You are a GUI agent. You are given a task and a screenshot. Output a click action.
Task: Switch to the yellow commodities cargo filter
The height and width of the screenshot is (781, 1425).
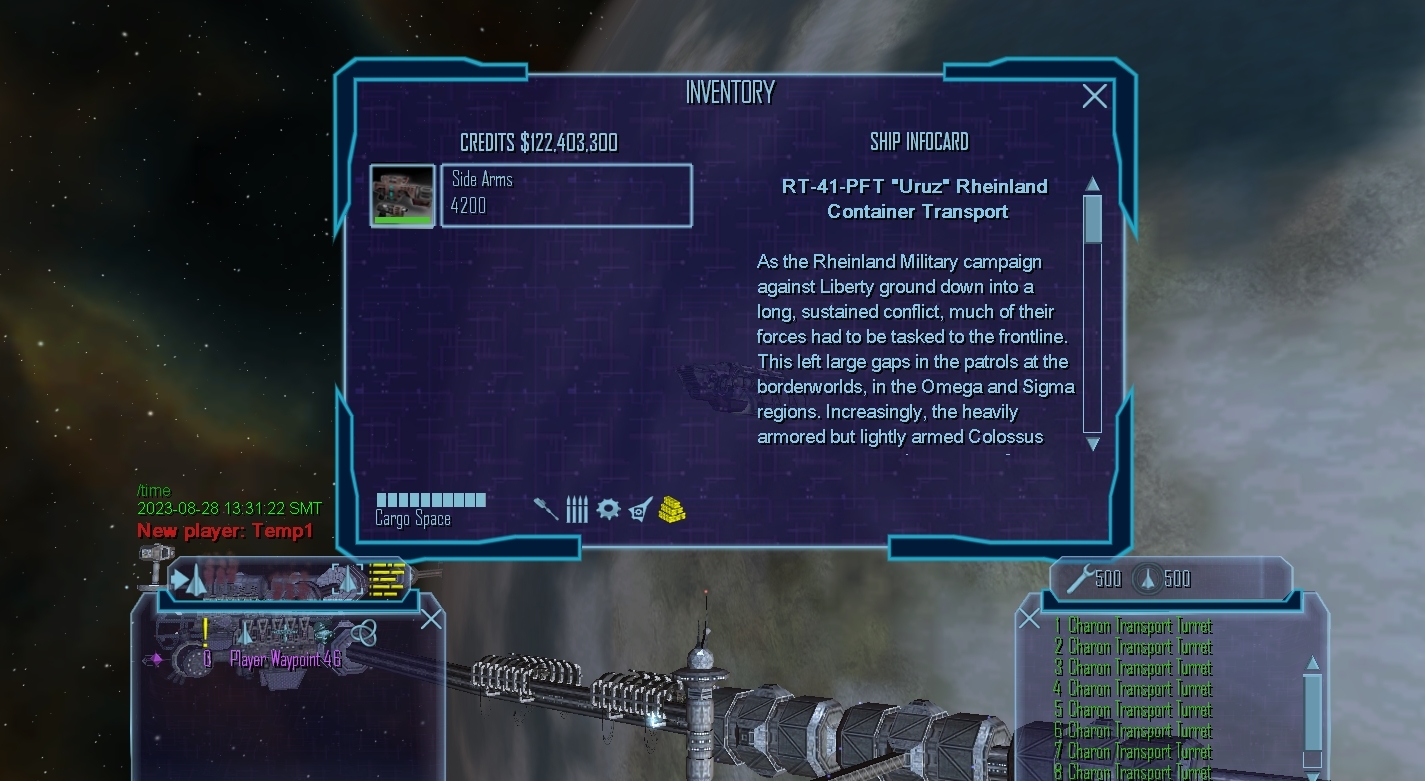pyautogui.click(x=672, y=510)
